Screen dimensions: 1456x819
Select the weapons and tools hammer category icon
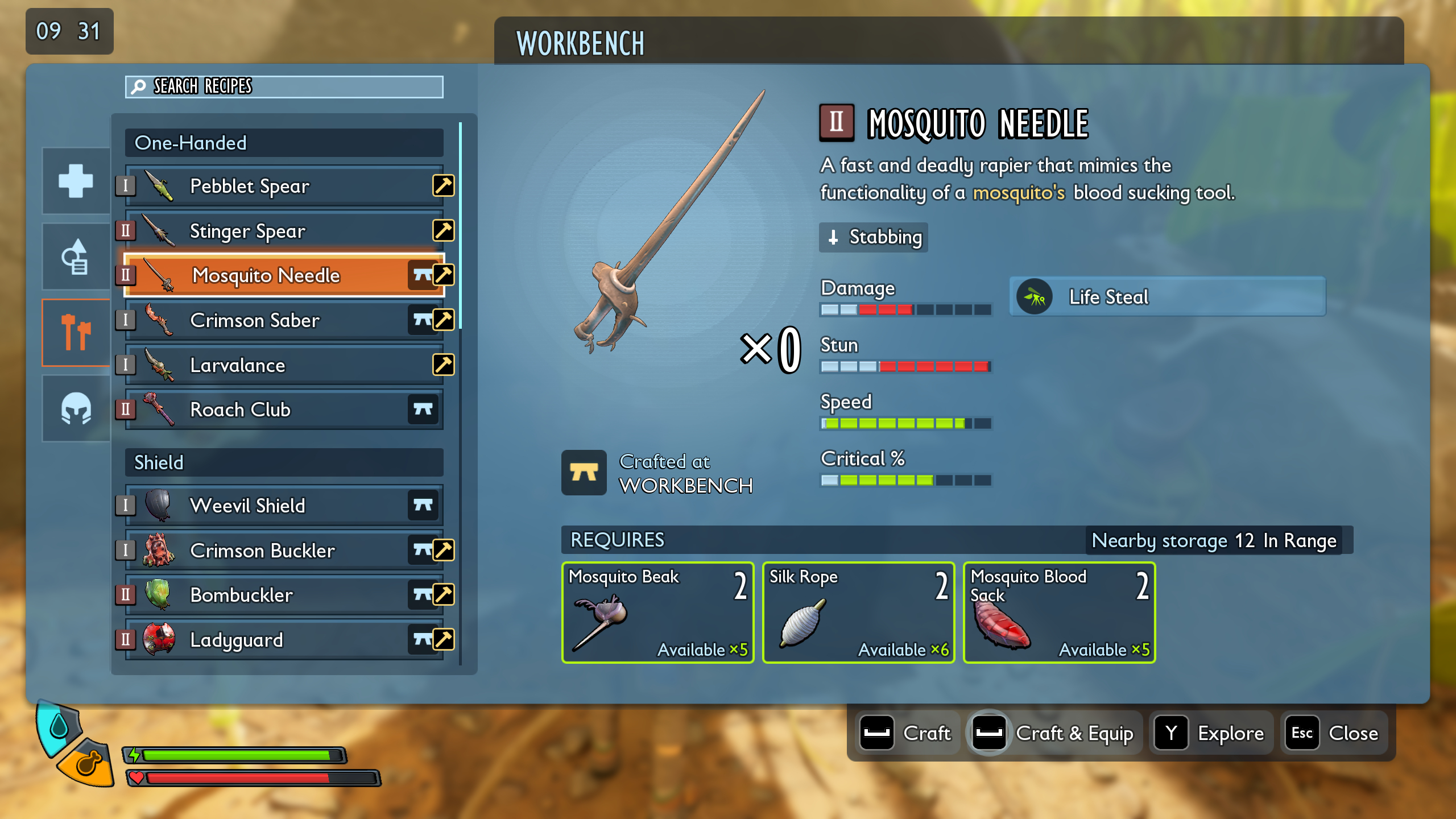click(75, 333)
